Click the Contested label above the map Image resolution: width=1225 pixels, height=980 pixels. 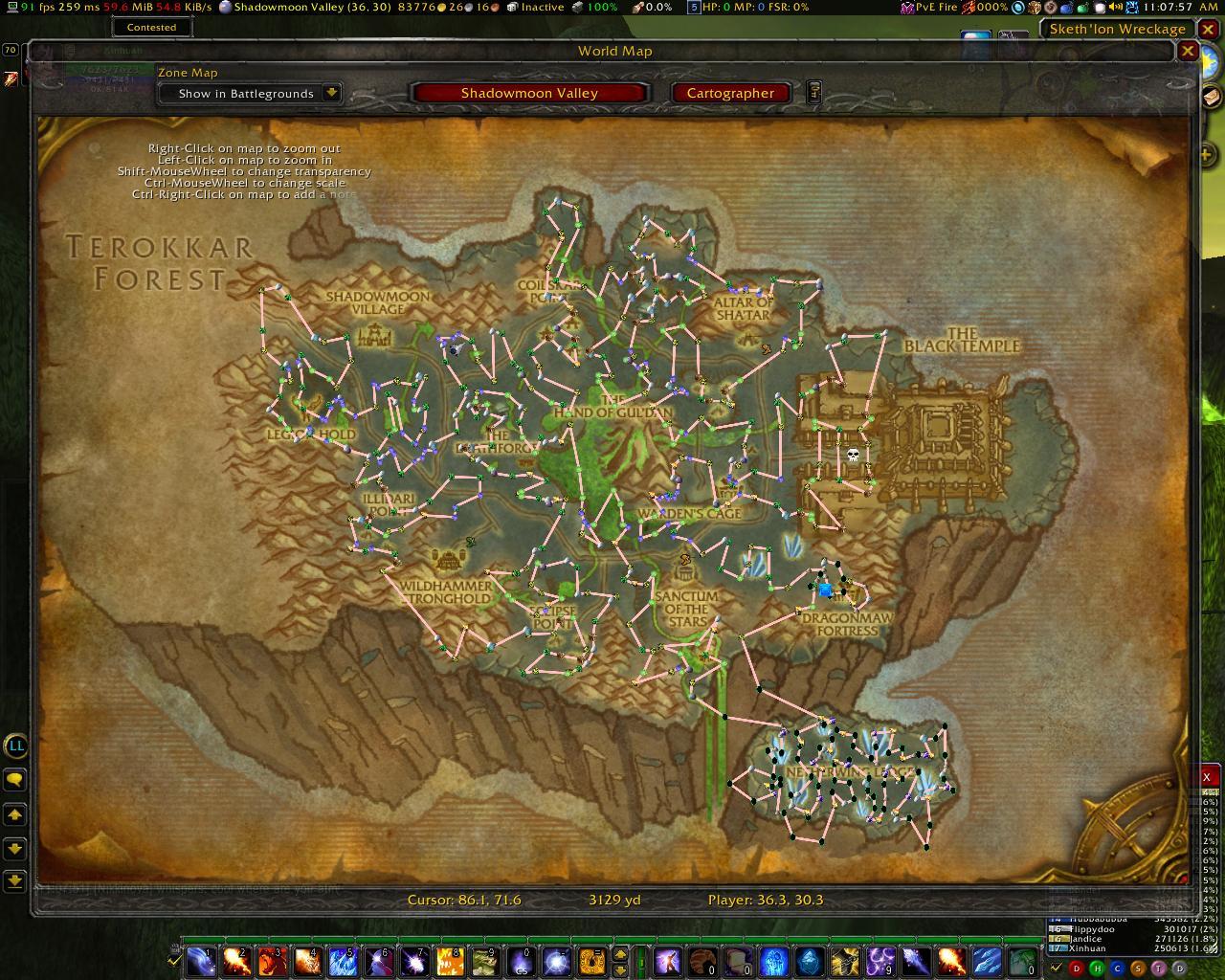click(x=151, y=27)
